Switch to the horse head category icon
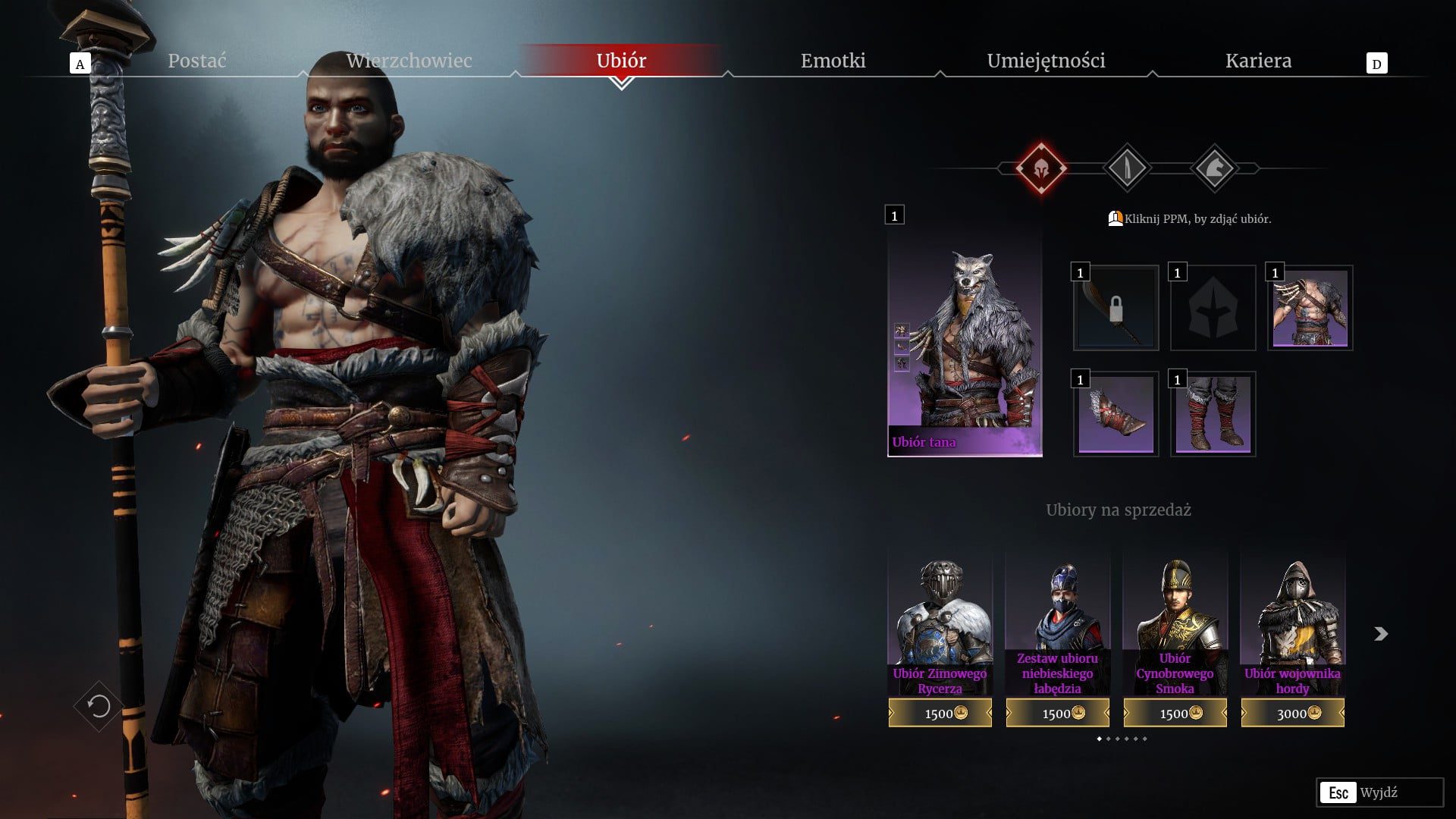 [x=1214, y=168]
